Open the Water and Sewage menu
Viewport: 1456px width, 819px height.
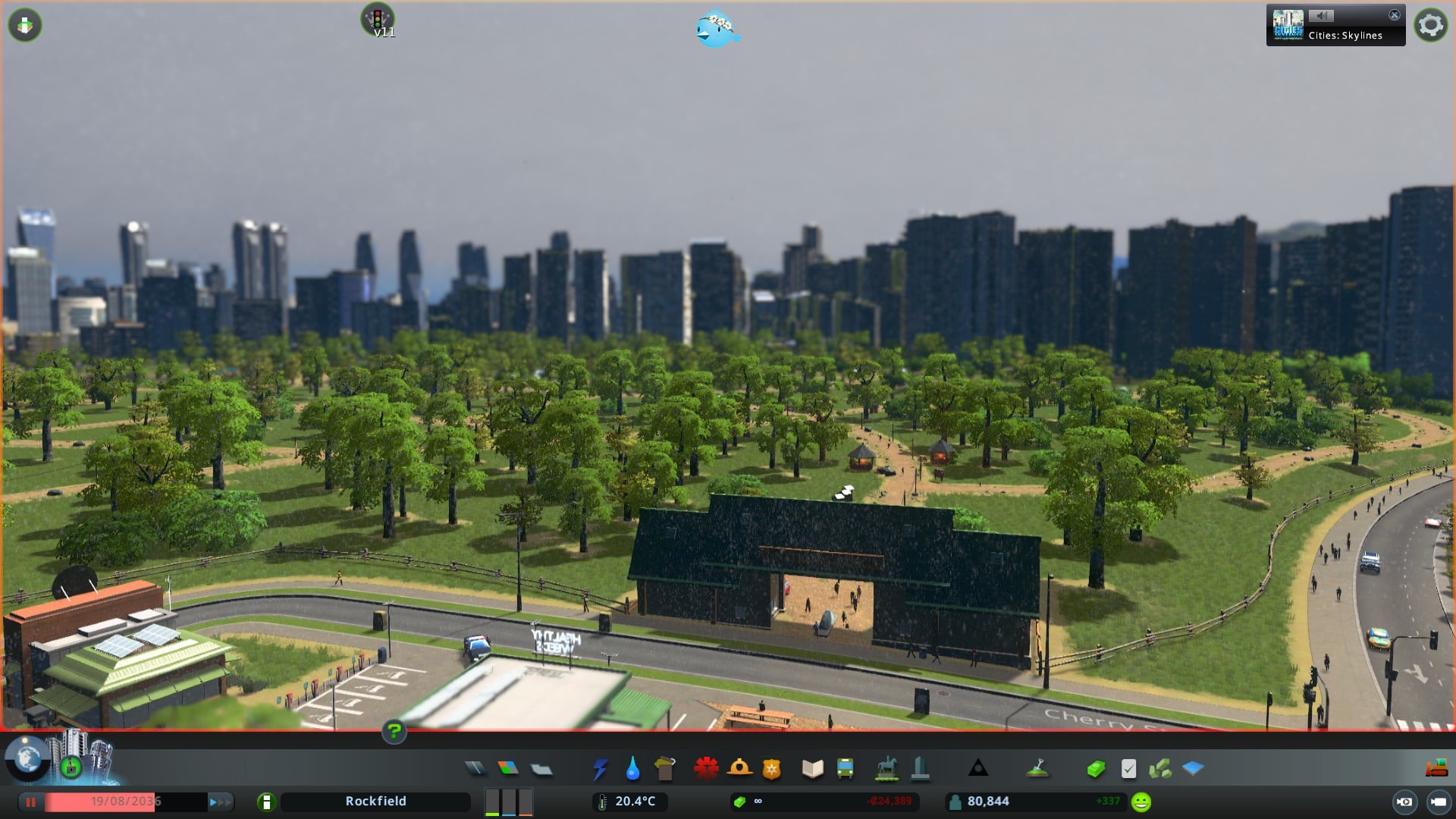(632, 769)
